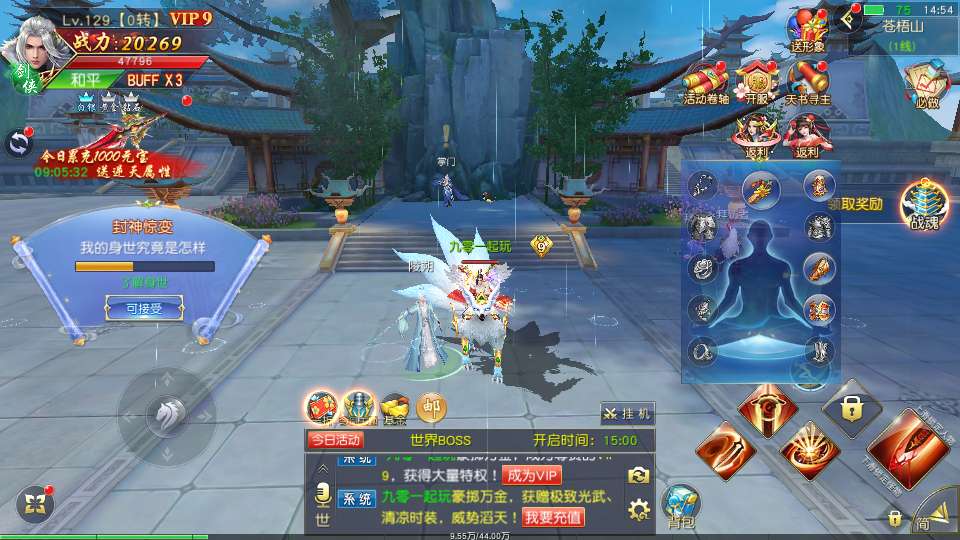Open the 苍梧山 minimap location panel
The width and height of the screenshot is (960, 540).
pos(900,28)
